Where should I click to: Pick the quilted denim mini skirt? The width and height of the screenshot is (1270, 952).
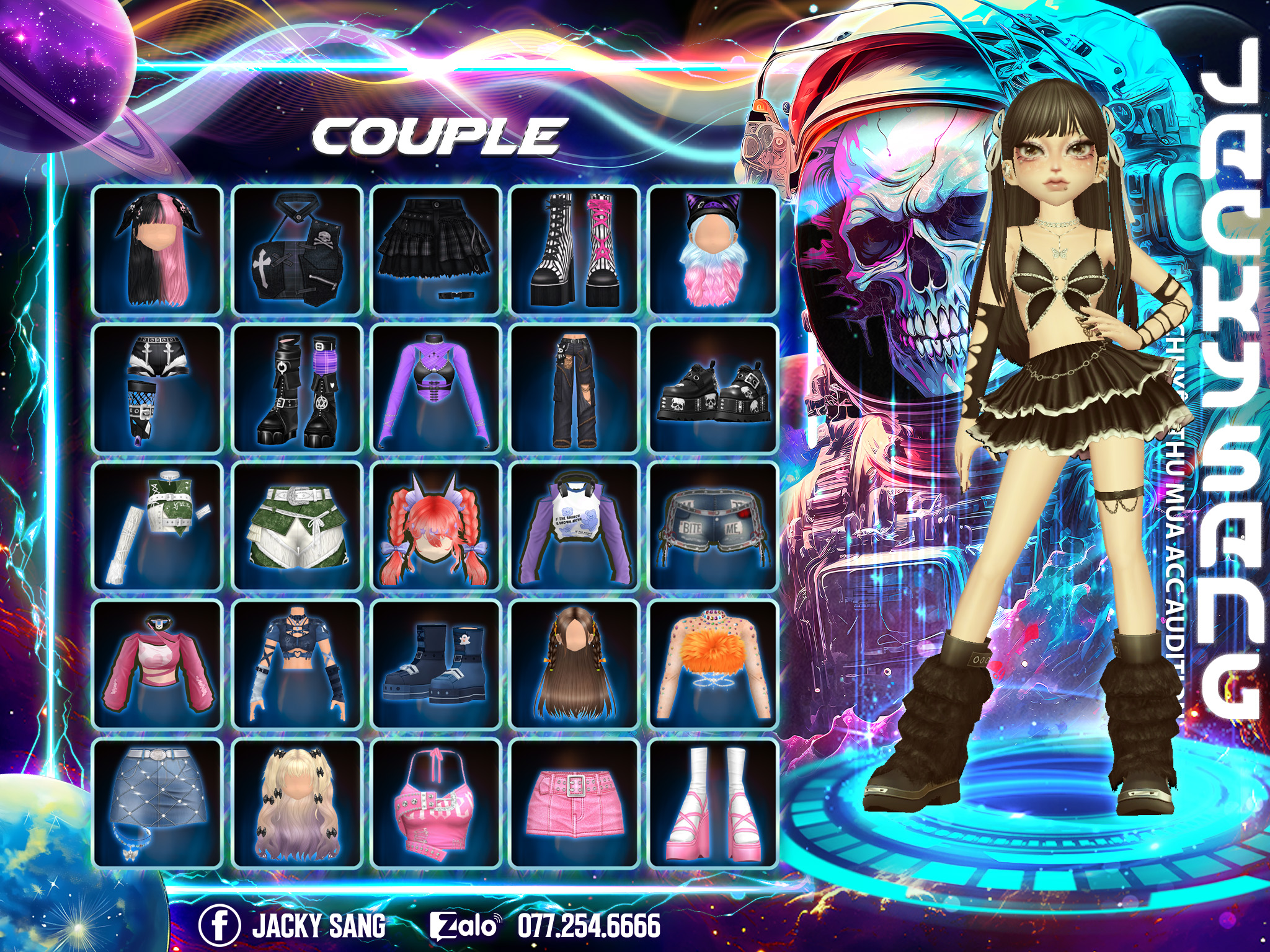click(x=157, y=803)
